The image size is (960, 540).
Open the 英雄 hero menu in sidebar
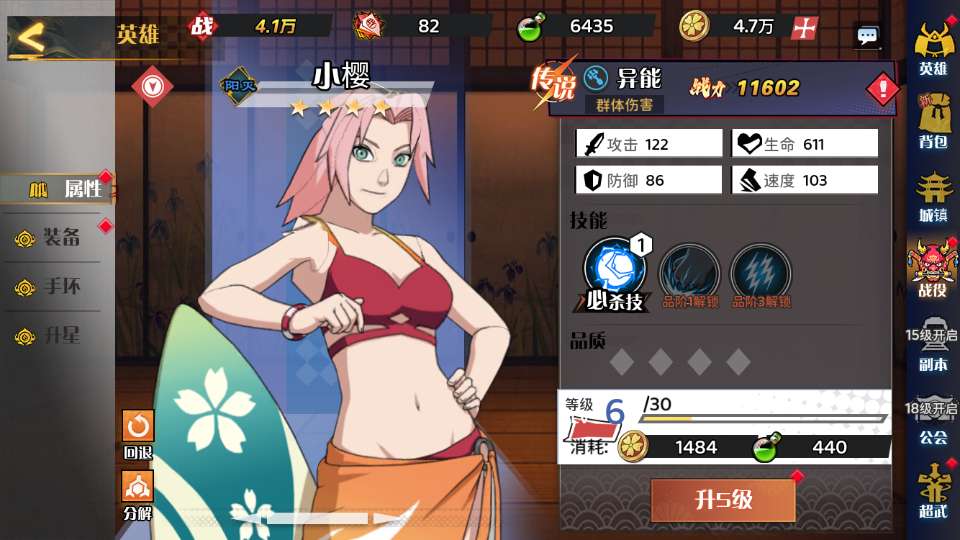(933, 48)
